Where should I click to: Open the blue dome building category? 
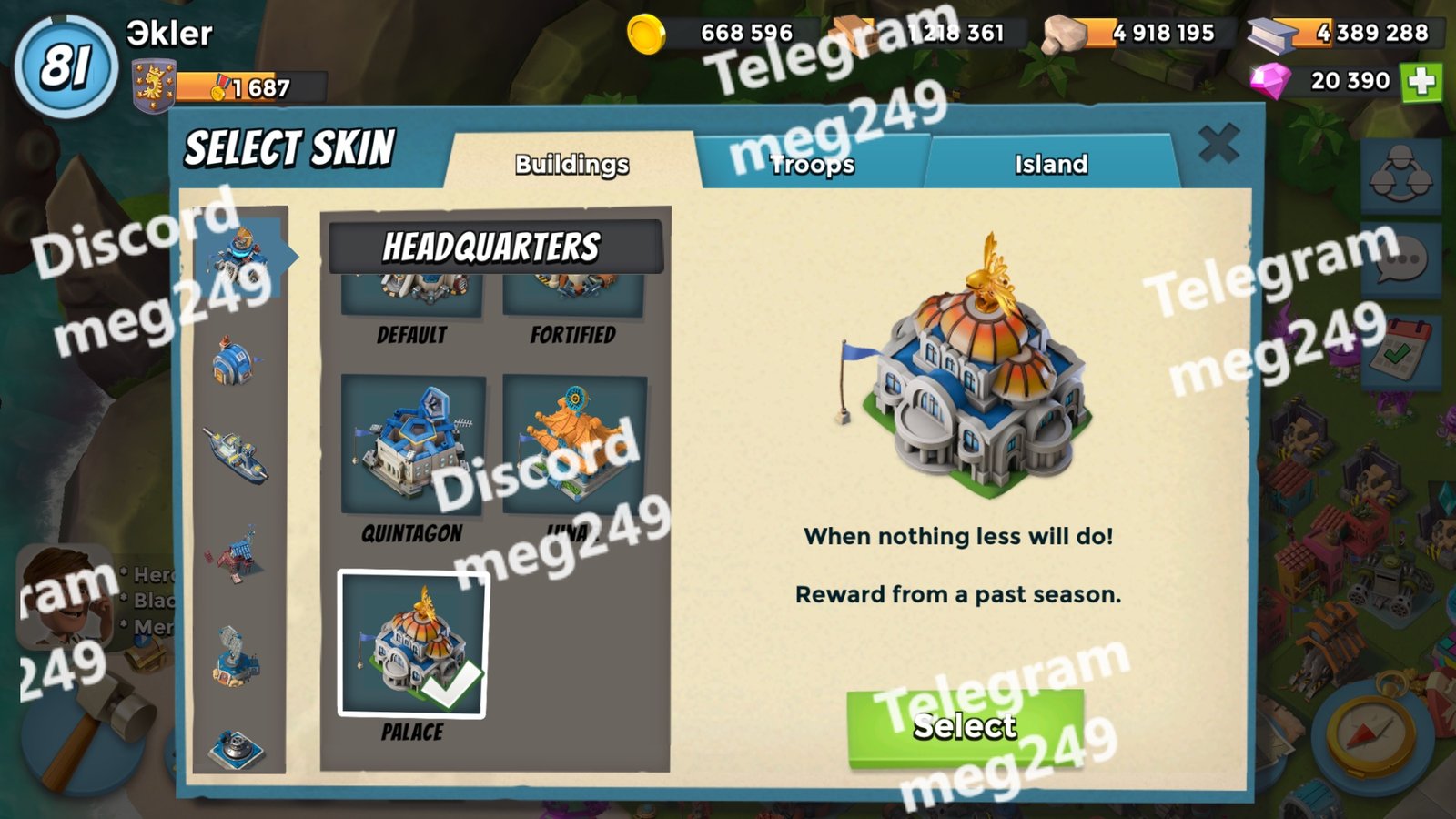click(235, 361)
